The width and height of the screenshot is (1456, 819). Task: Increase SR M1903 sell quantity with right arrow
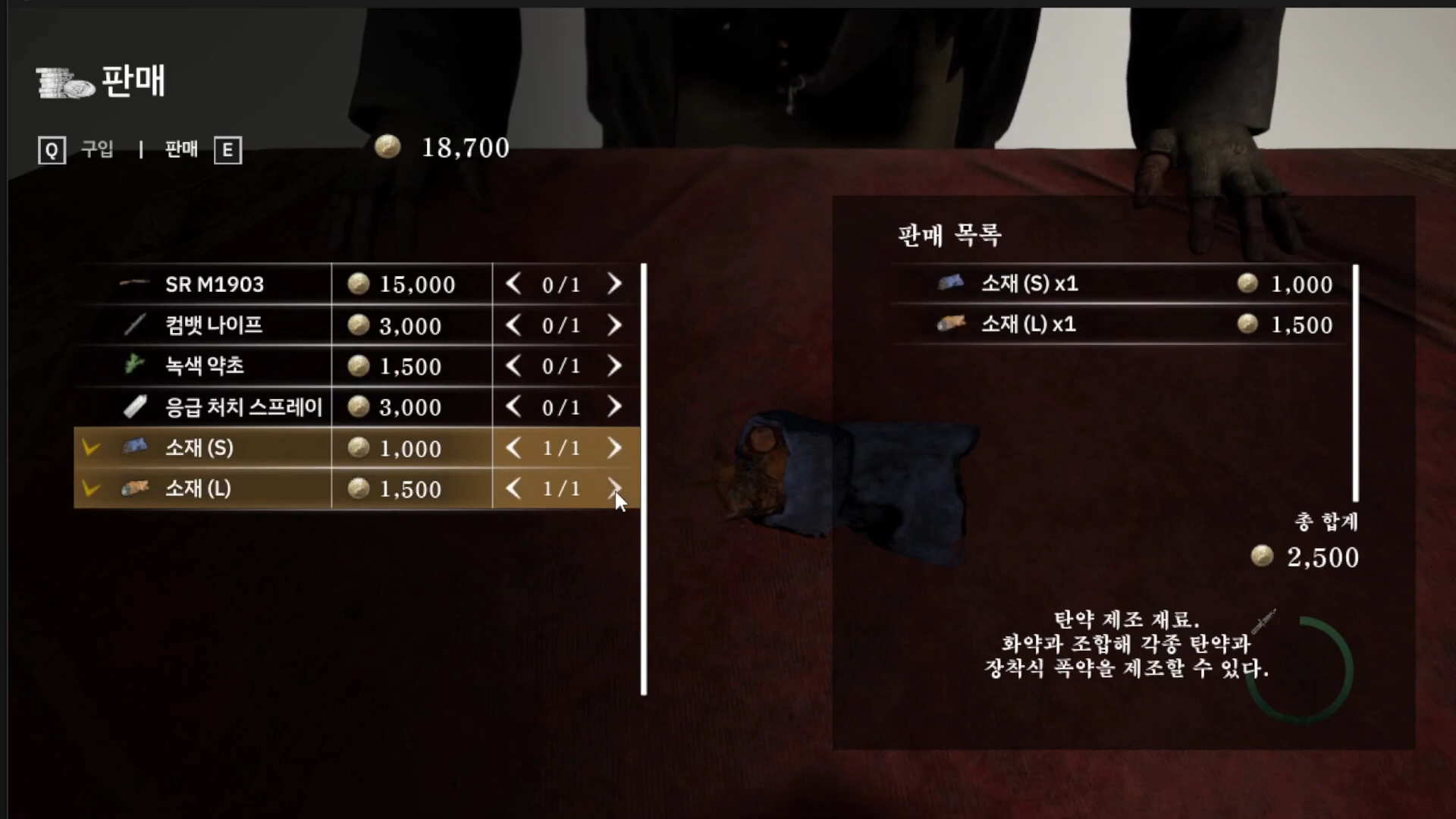tap(615, 284)
